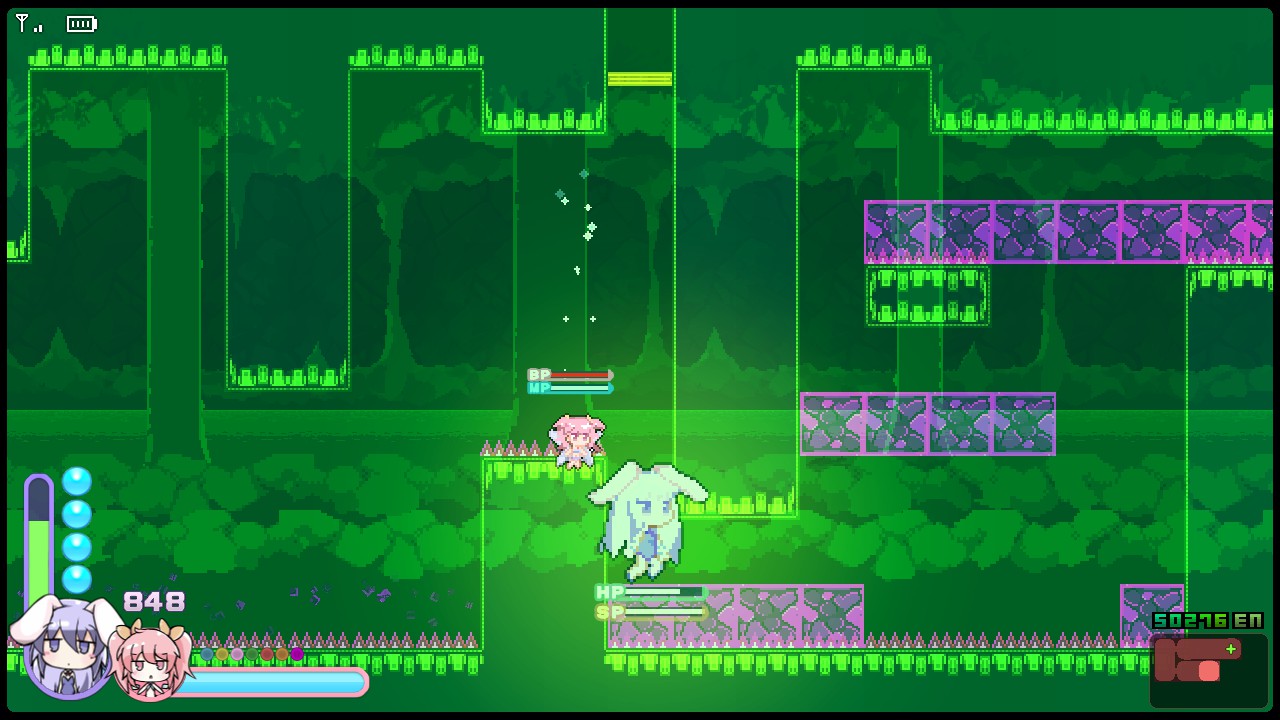
Task: Select the battery status icon
Action: (x=81, y=24)
